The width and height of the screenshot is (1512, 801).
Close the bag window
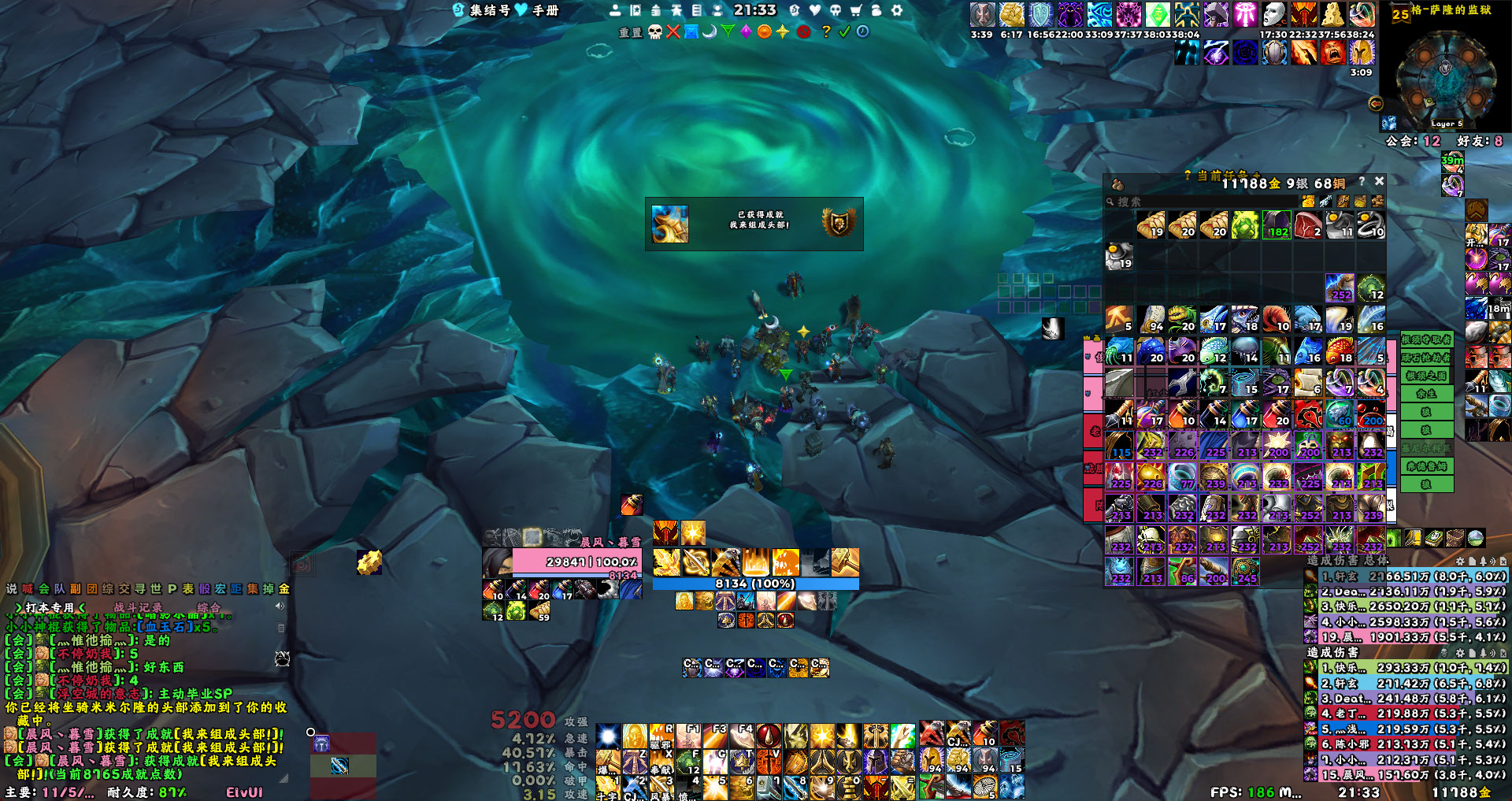pos(1379,181)
